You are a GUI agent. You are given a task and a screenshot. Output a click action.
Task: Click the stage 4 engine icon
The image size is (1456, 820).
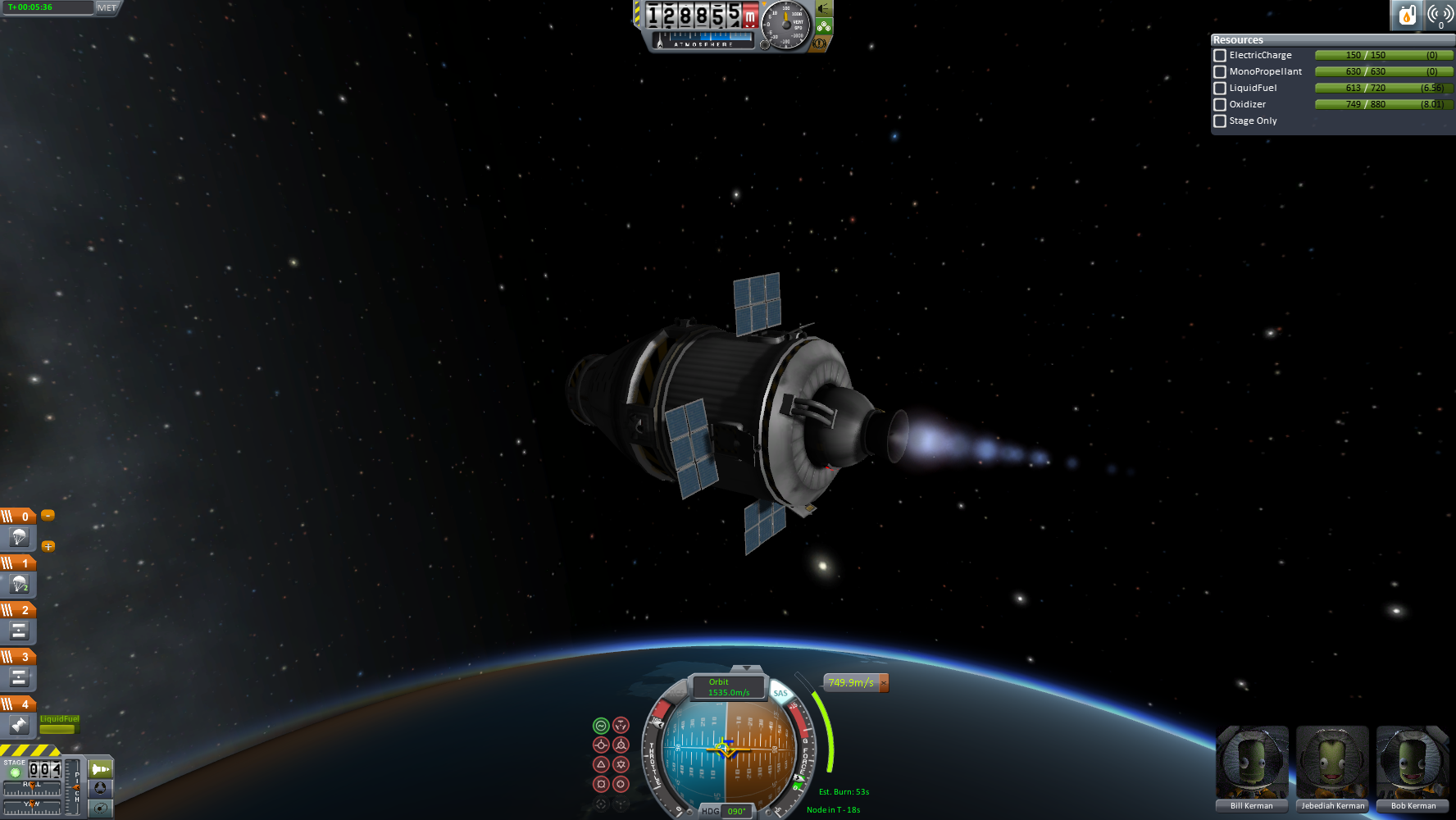19,725
